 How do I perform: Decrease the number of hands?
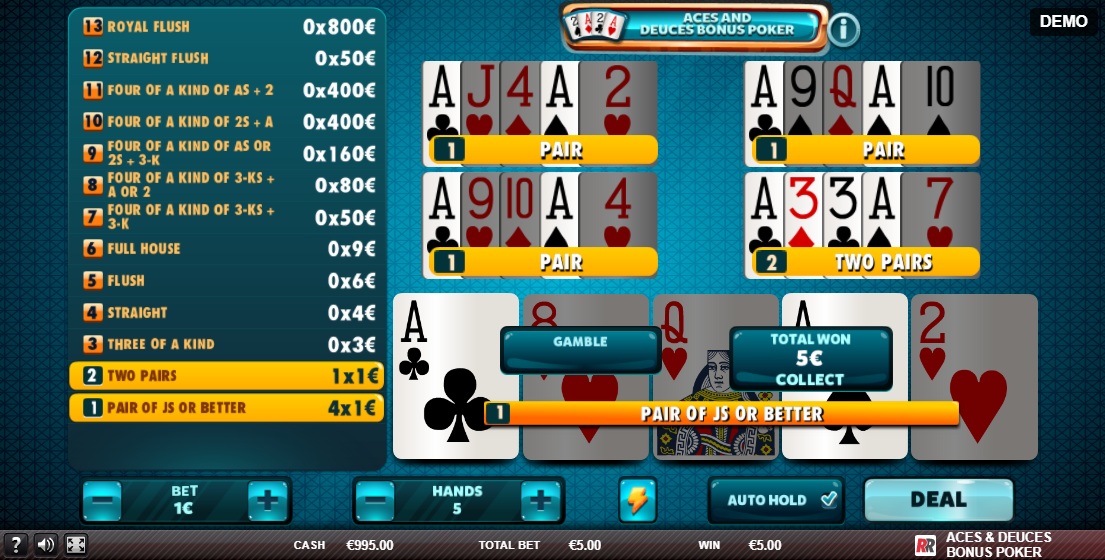375,500
